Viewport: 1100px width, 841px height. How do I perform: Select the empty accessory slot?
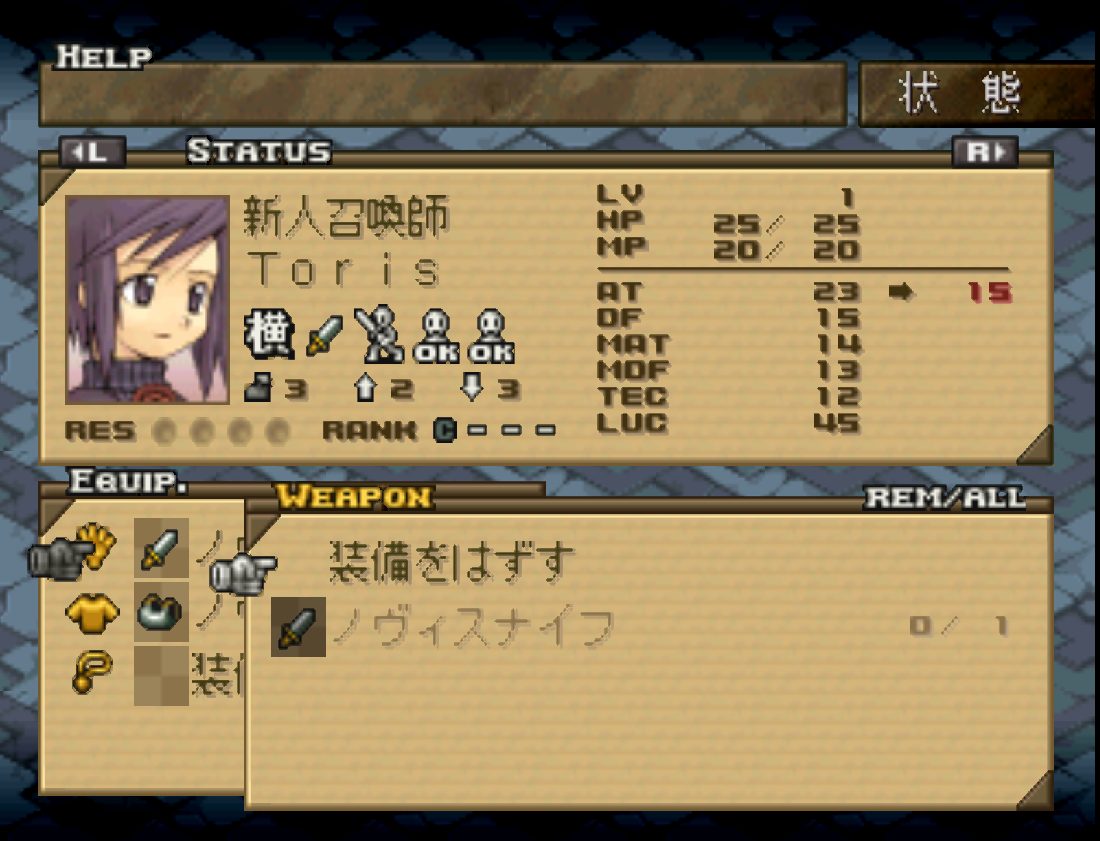161,675
